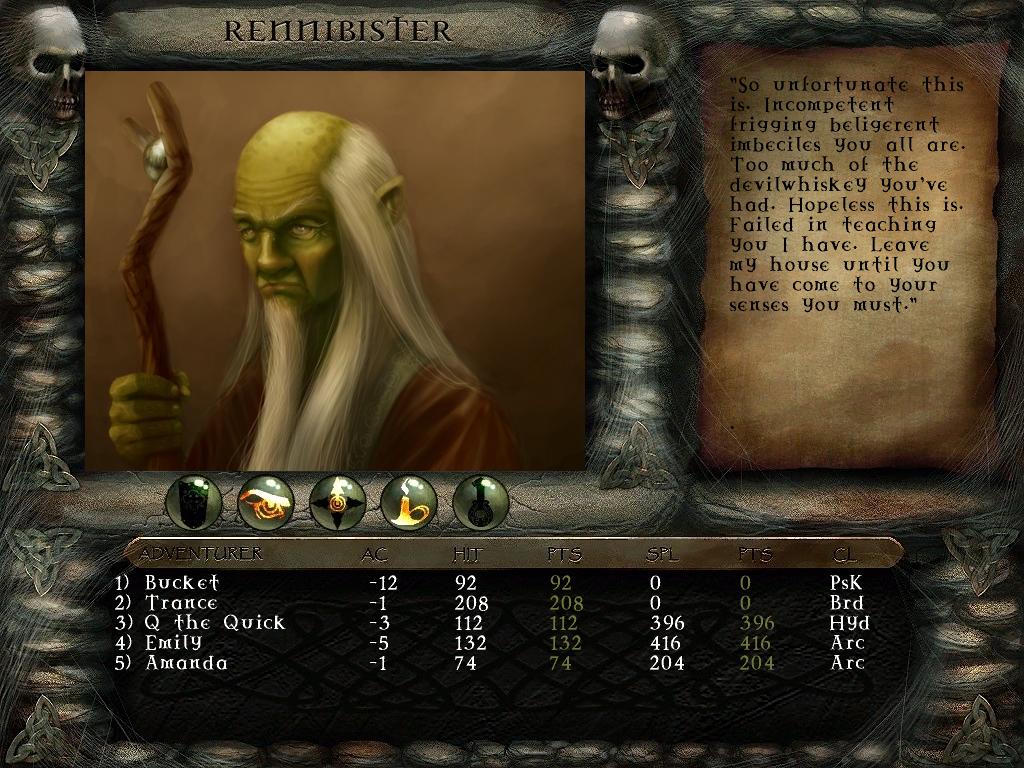Viewport: 1024px width, 768px height.
Task: Choose the dark lute orb icon
Action: [481, 502]
